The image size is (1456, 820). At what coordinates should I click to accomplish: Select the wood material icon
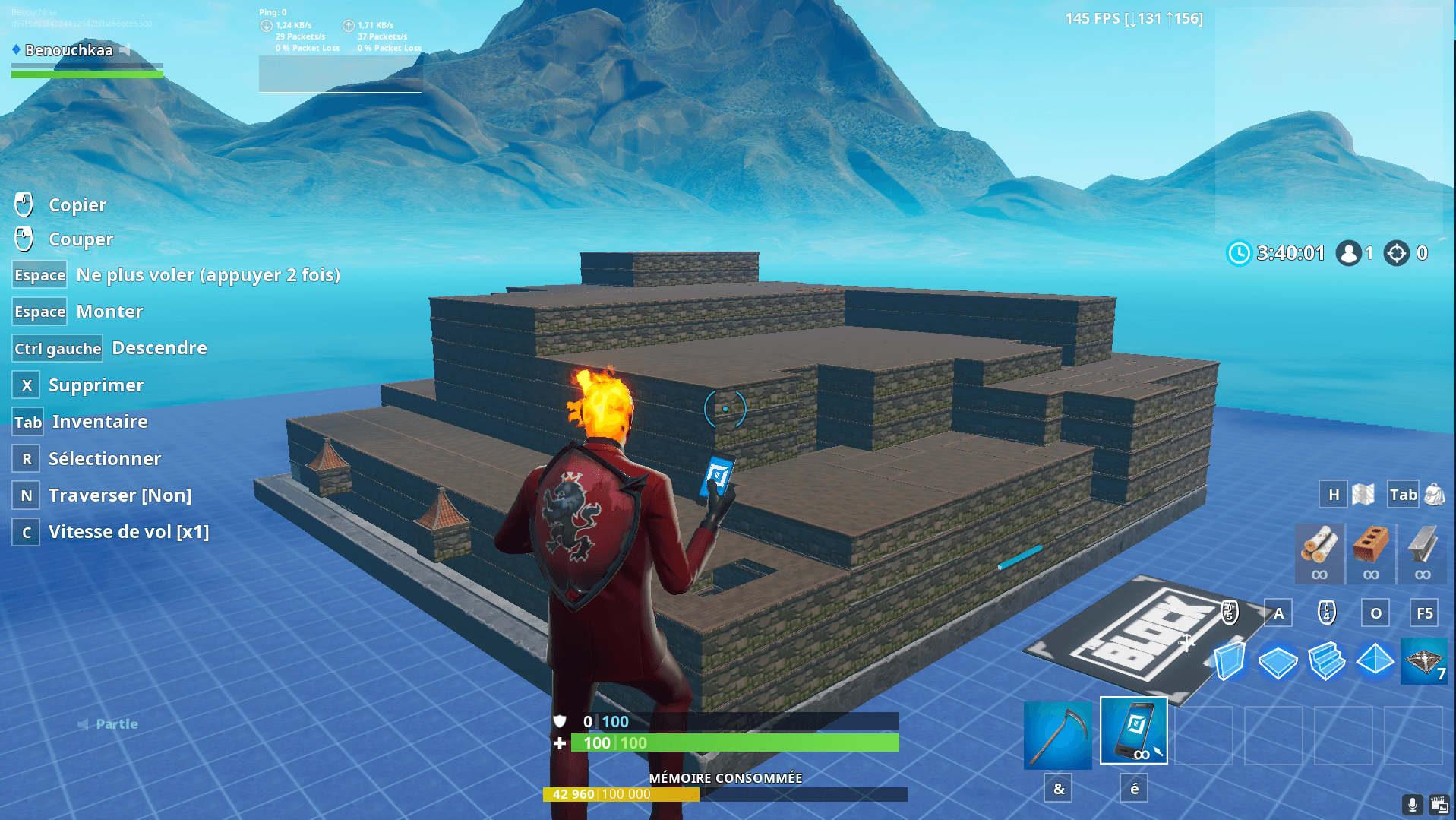pyautogui.click(x=1319, y=553)
